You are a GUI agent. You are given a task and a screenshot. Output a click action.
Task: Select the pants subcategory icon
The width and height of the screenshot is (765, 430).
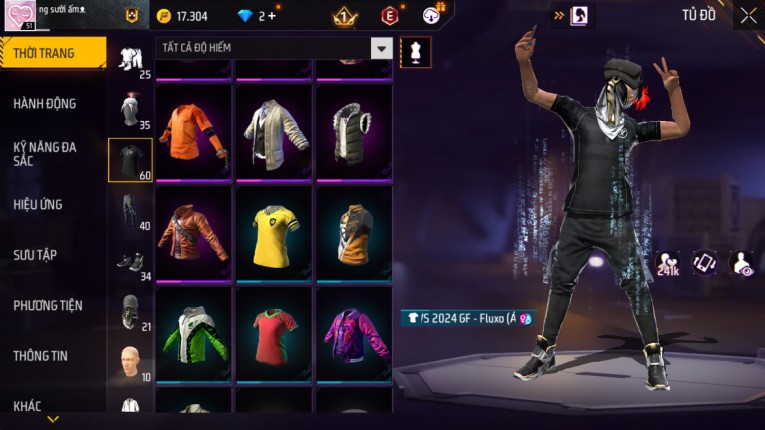[130, 210]
